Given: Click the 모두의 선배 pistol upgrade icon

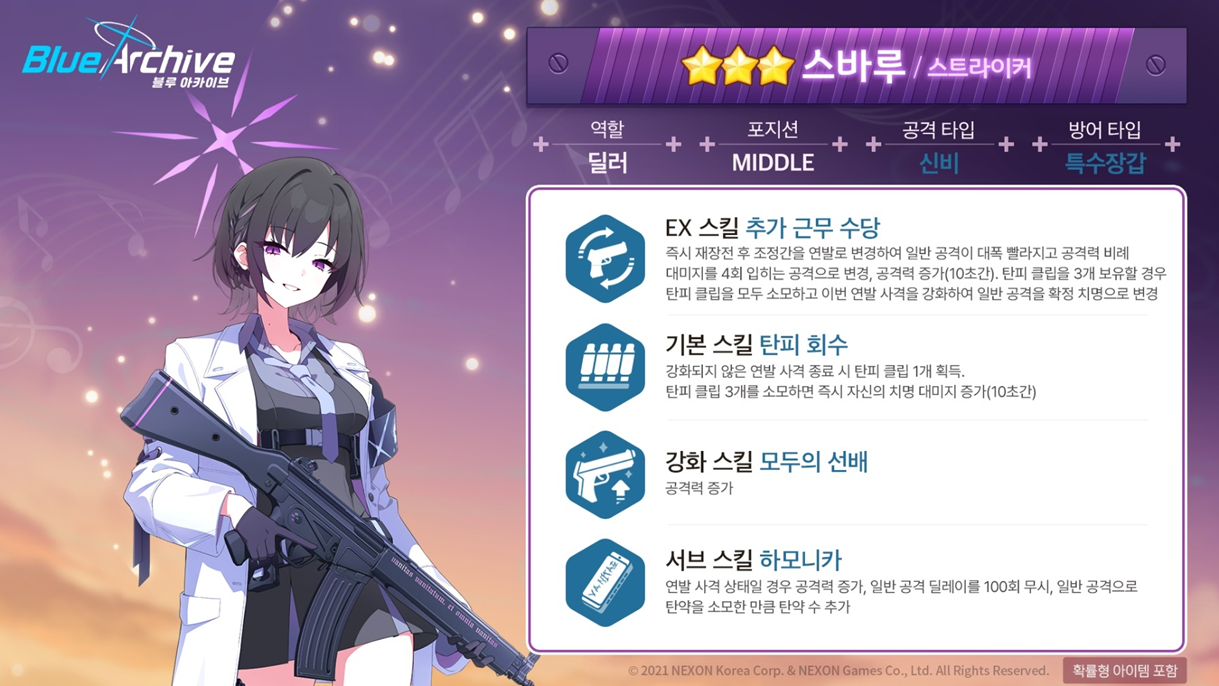Looking at the screenshot, I should pos(605,475).
